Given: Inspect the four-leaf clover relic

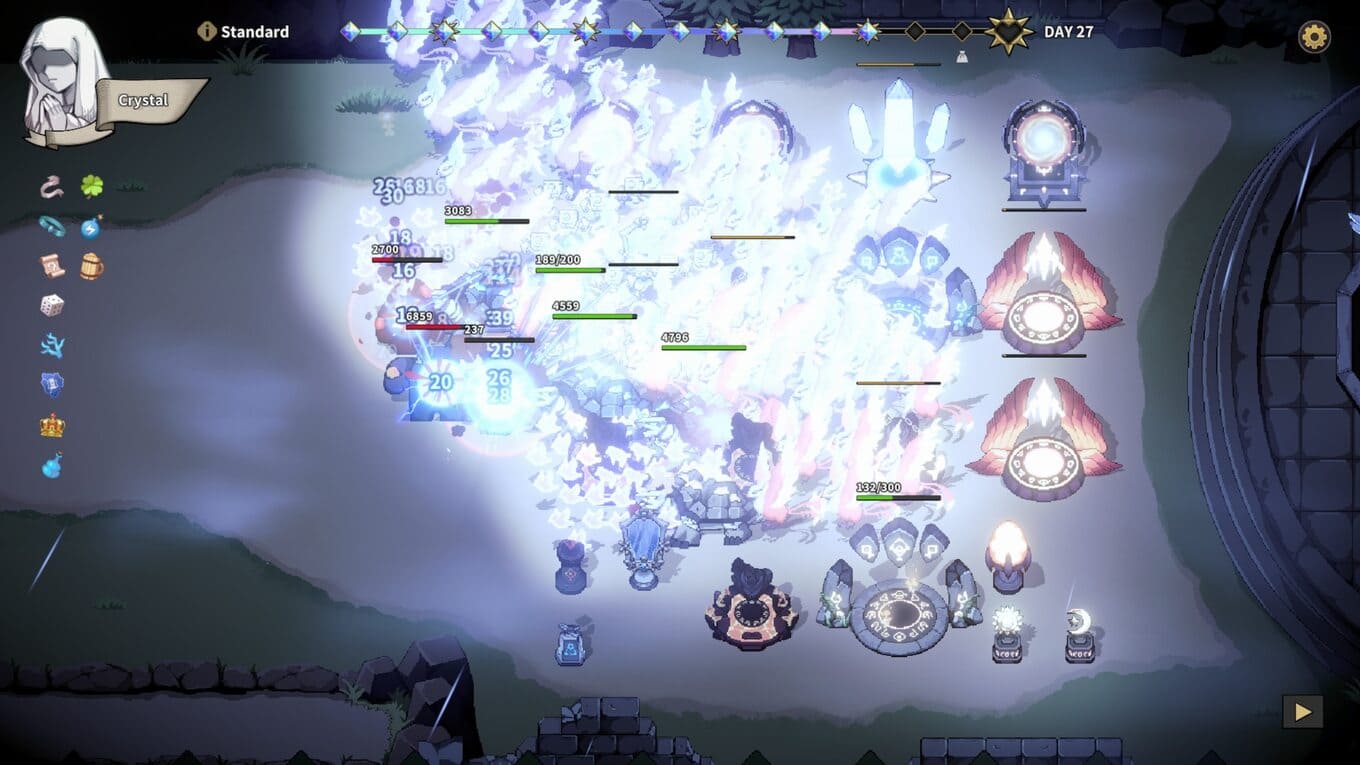Looking at the screenshot, I should 92,186.
